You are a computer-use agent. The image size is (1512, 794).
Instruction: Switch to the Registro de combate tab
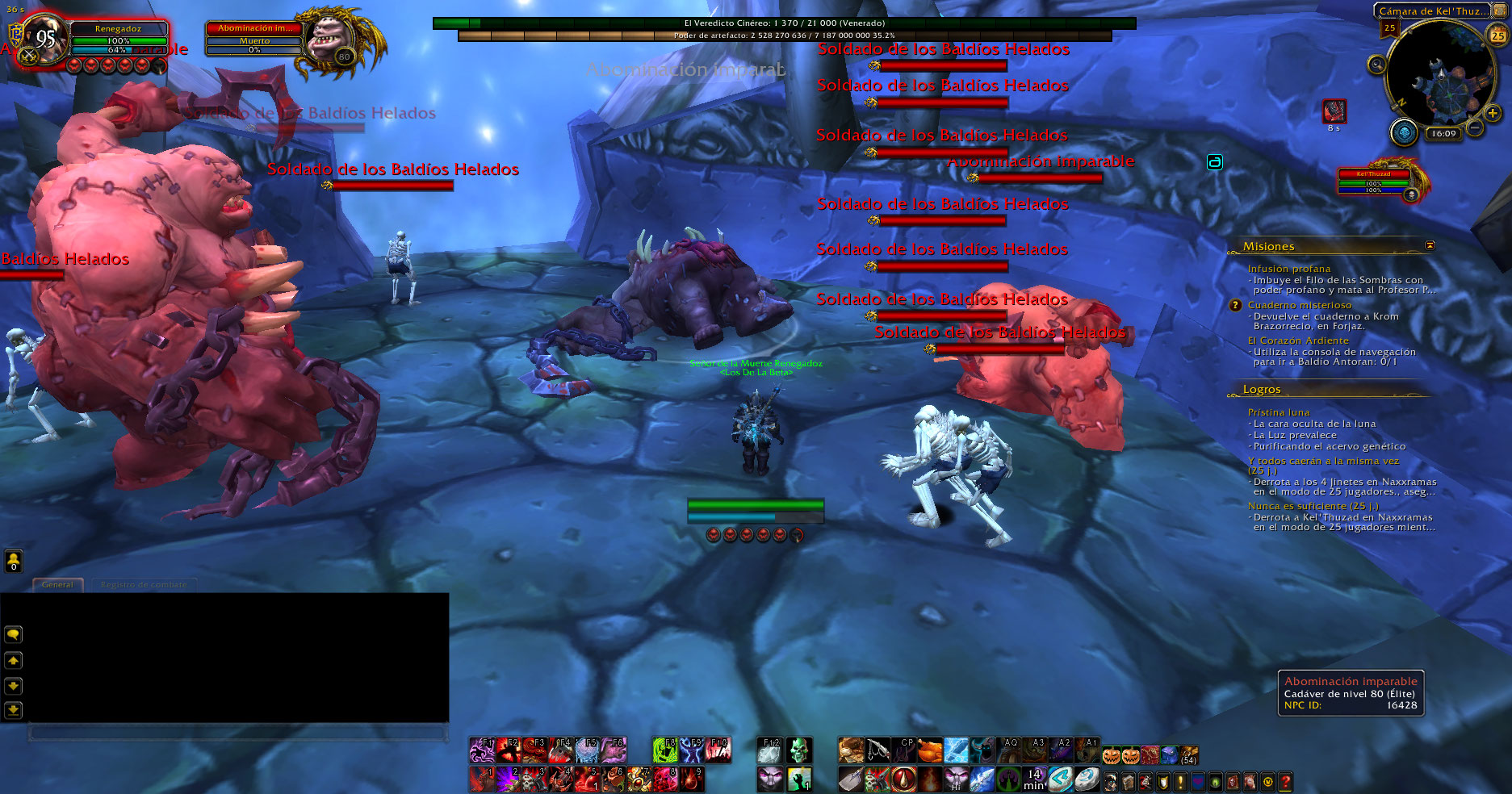pos(144,585)
